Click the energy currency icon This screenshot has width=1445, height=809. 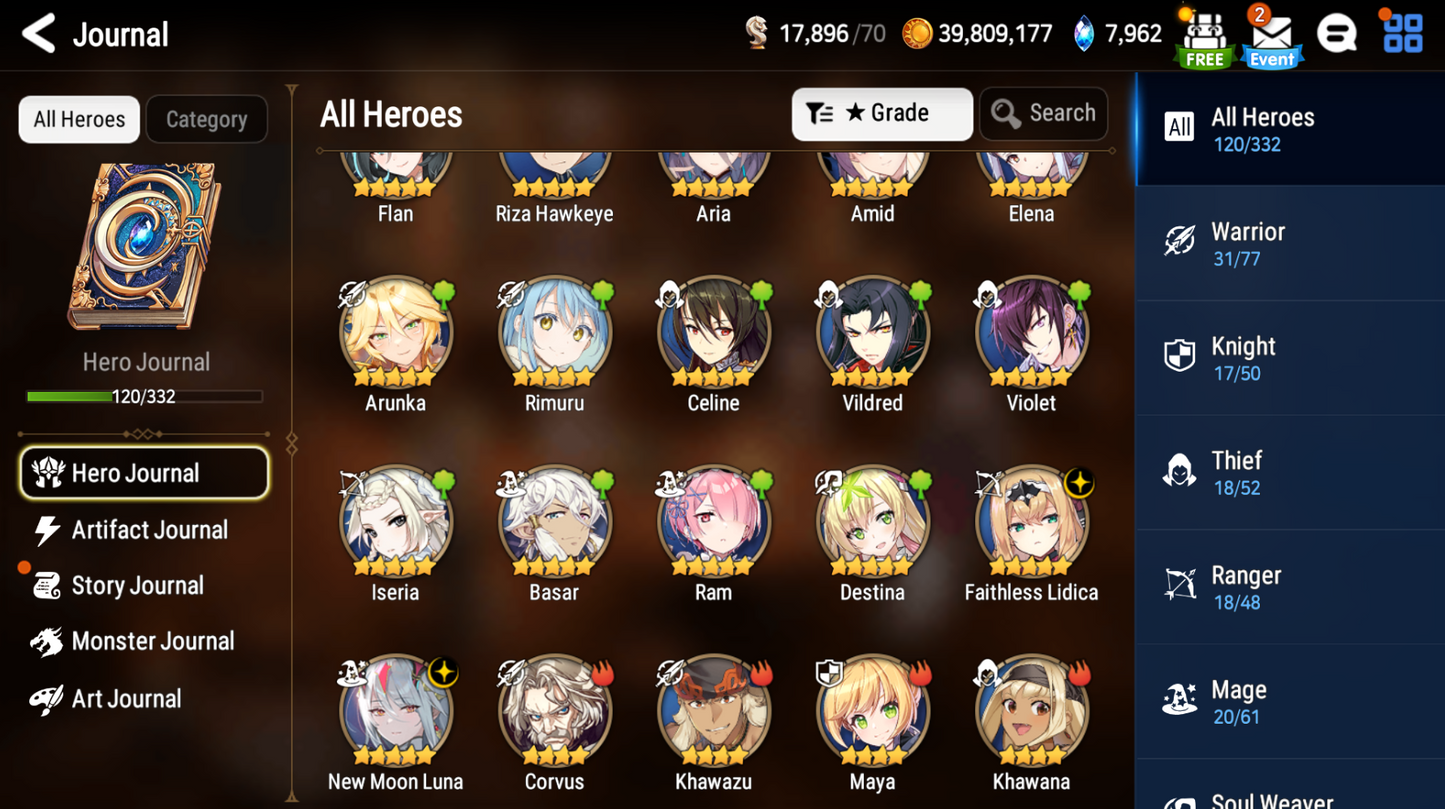pyautogui.click(x=758, y=33)
